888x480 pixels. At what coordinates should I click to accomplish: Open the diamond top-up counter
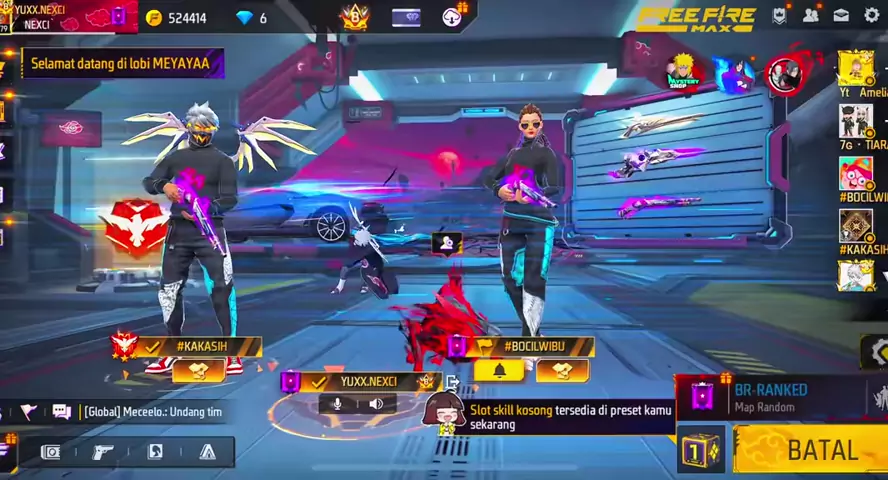253,18
